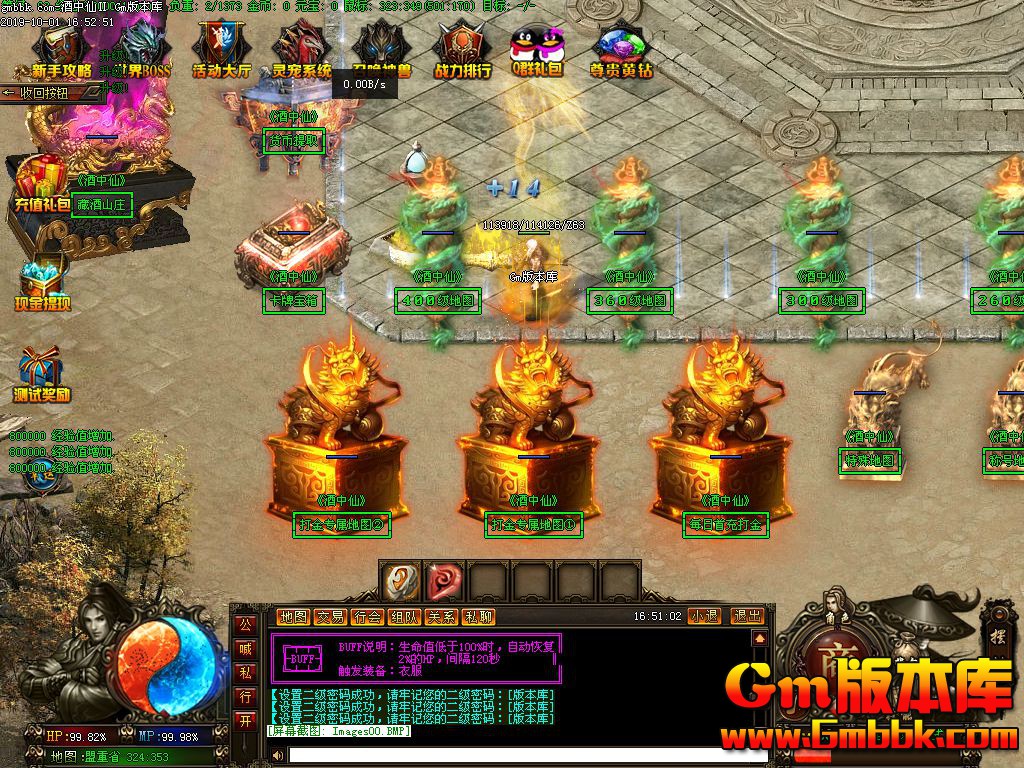Screen dimensions: 1024x768
Task: Open the 组队 team button
Action: (x=404, y=617)
